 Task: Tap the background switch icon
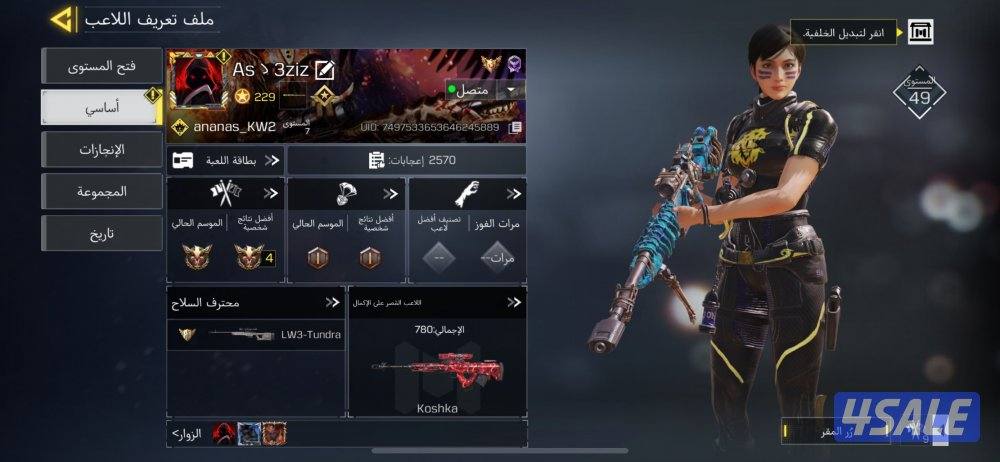click(x=920, y=33)
